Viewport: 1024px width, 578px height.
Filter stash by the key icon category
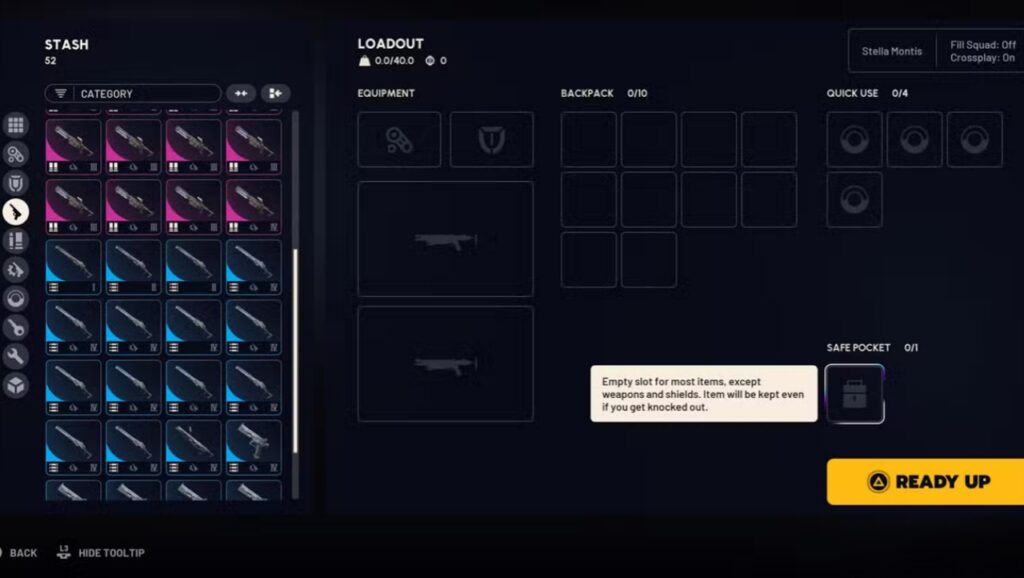pos(15,327)
